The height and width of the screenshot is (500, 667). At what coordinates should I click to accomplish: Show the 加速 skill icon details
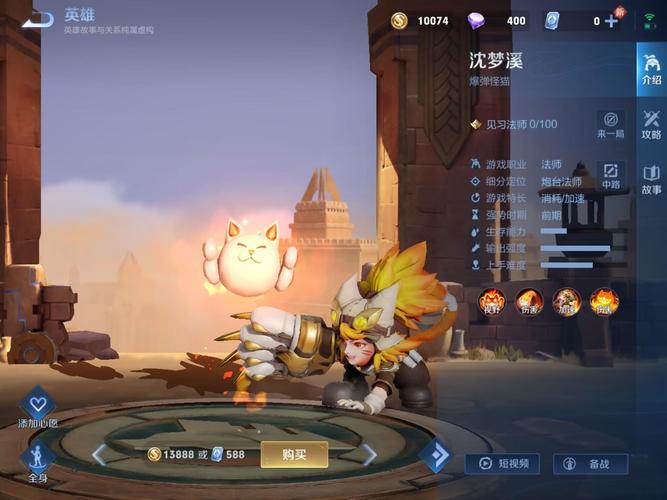(x=566, y=300)
